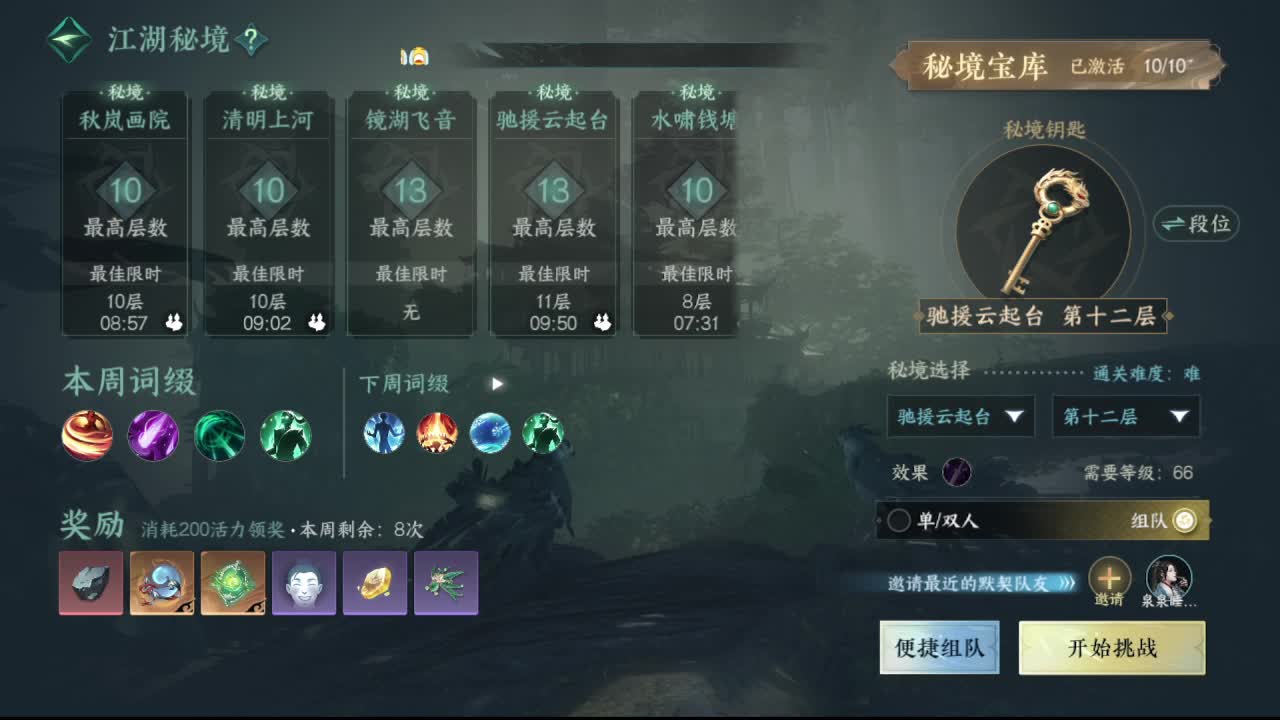Viewport: 1280px width, 720px height.
Task: Open the smiling face reward item icon
Action: 304,583
